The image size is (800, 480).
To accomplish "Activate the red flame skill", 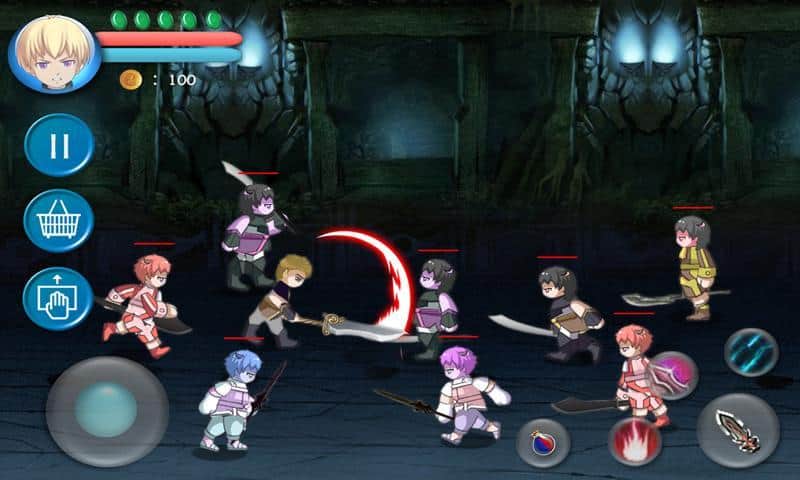I will point(634,441).
